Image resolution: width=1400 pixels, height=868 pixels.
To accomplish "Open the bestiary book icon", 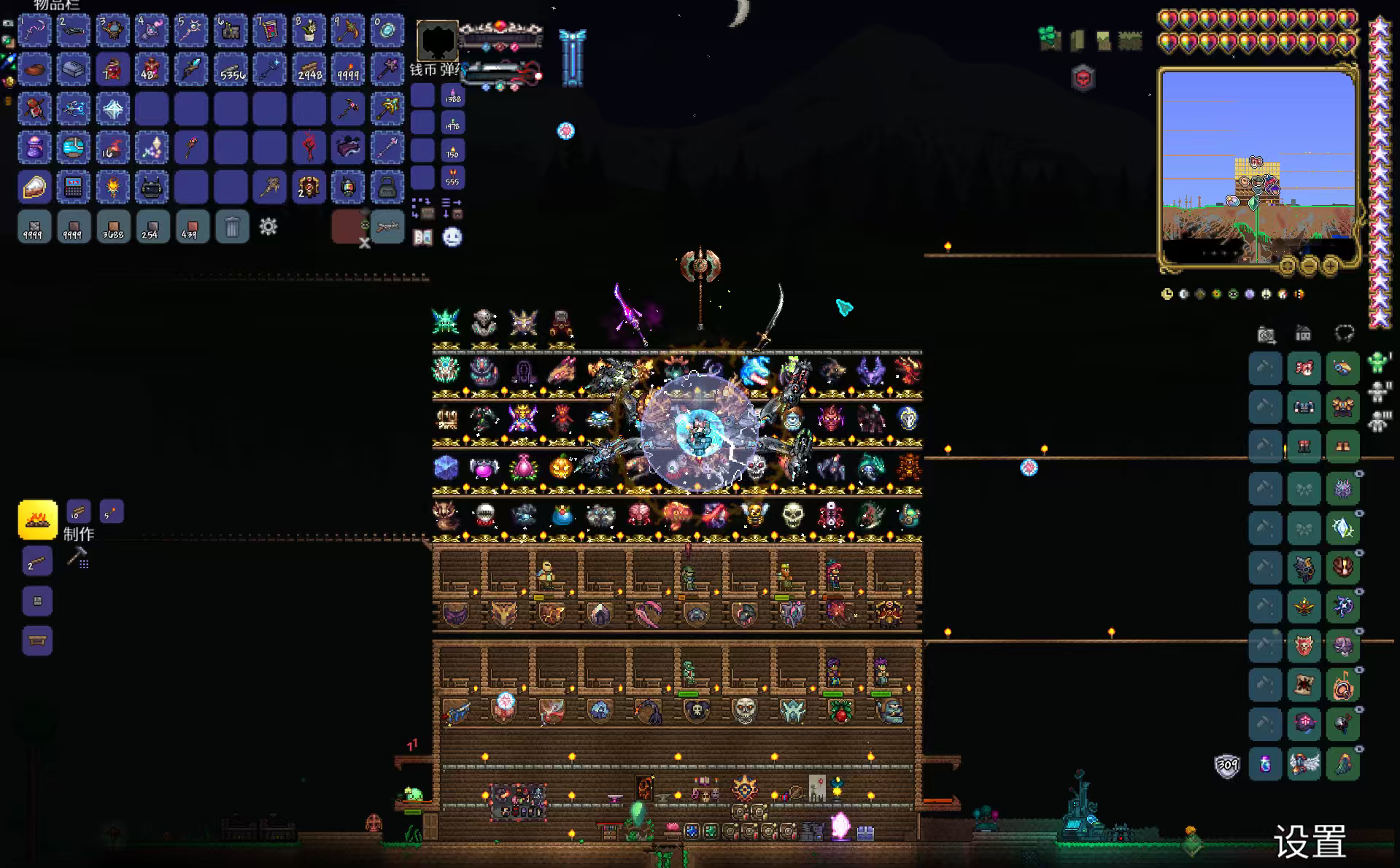I will [x=422, y=237].
